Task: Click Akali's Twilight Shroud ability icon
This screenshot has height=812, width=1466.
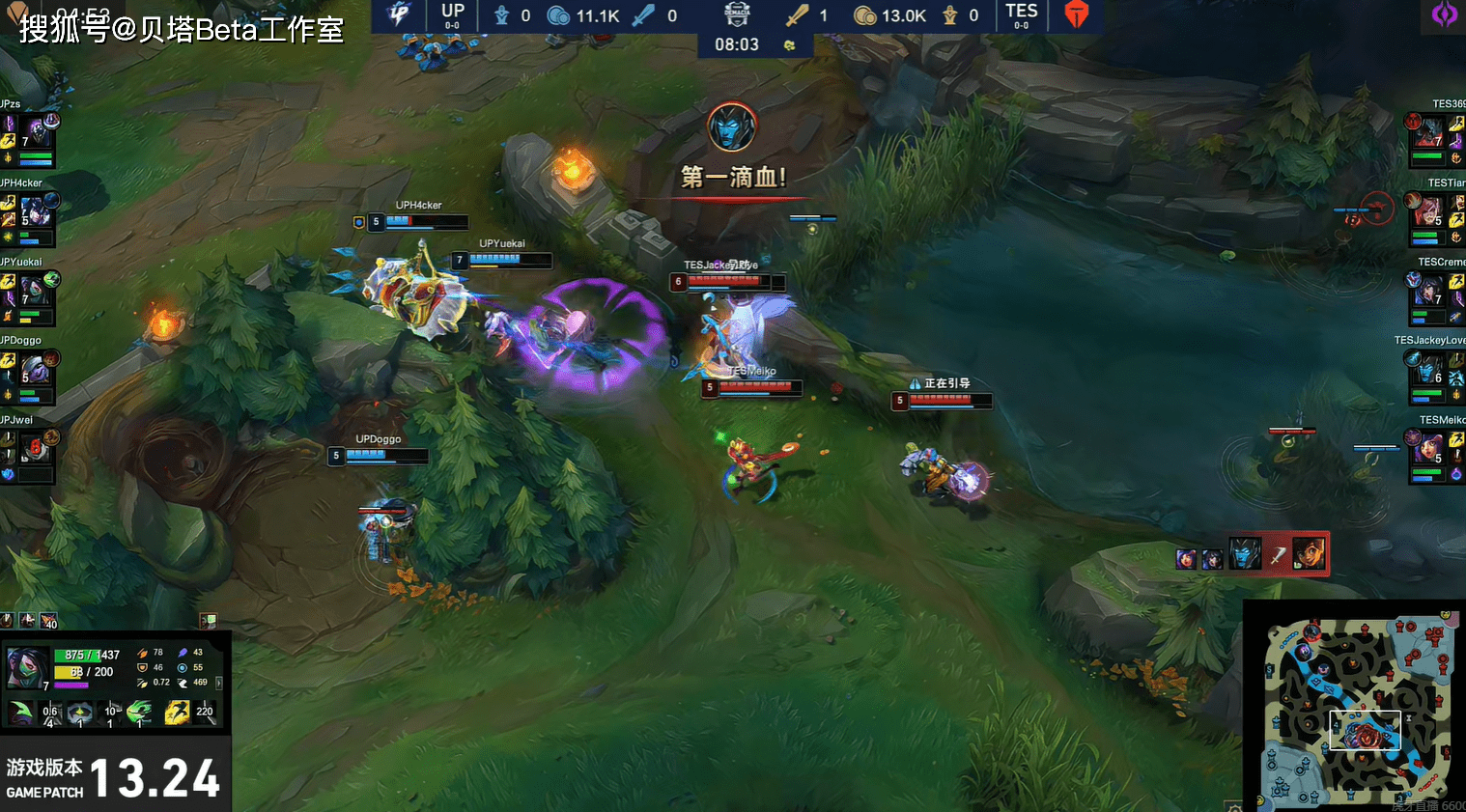Action: coord(79,714)
